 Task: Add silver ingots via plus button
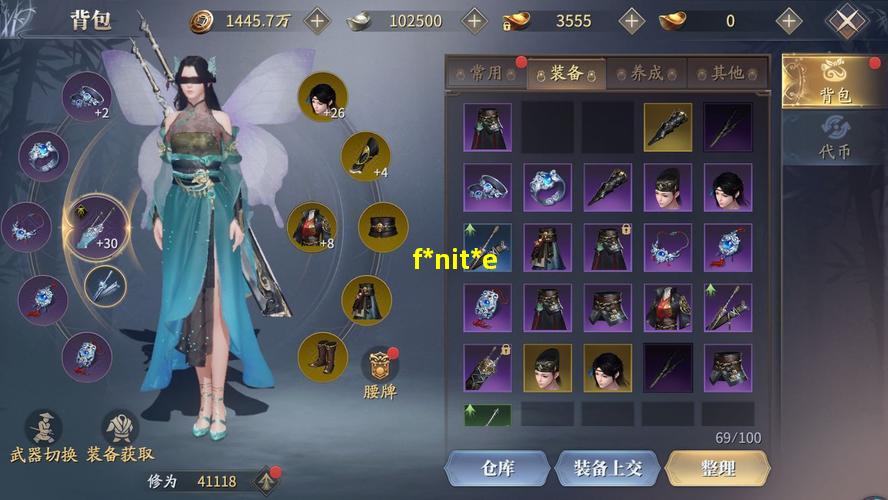click(x=474, y=20)
